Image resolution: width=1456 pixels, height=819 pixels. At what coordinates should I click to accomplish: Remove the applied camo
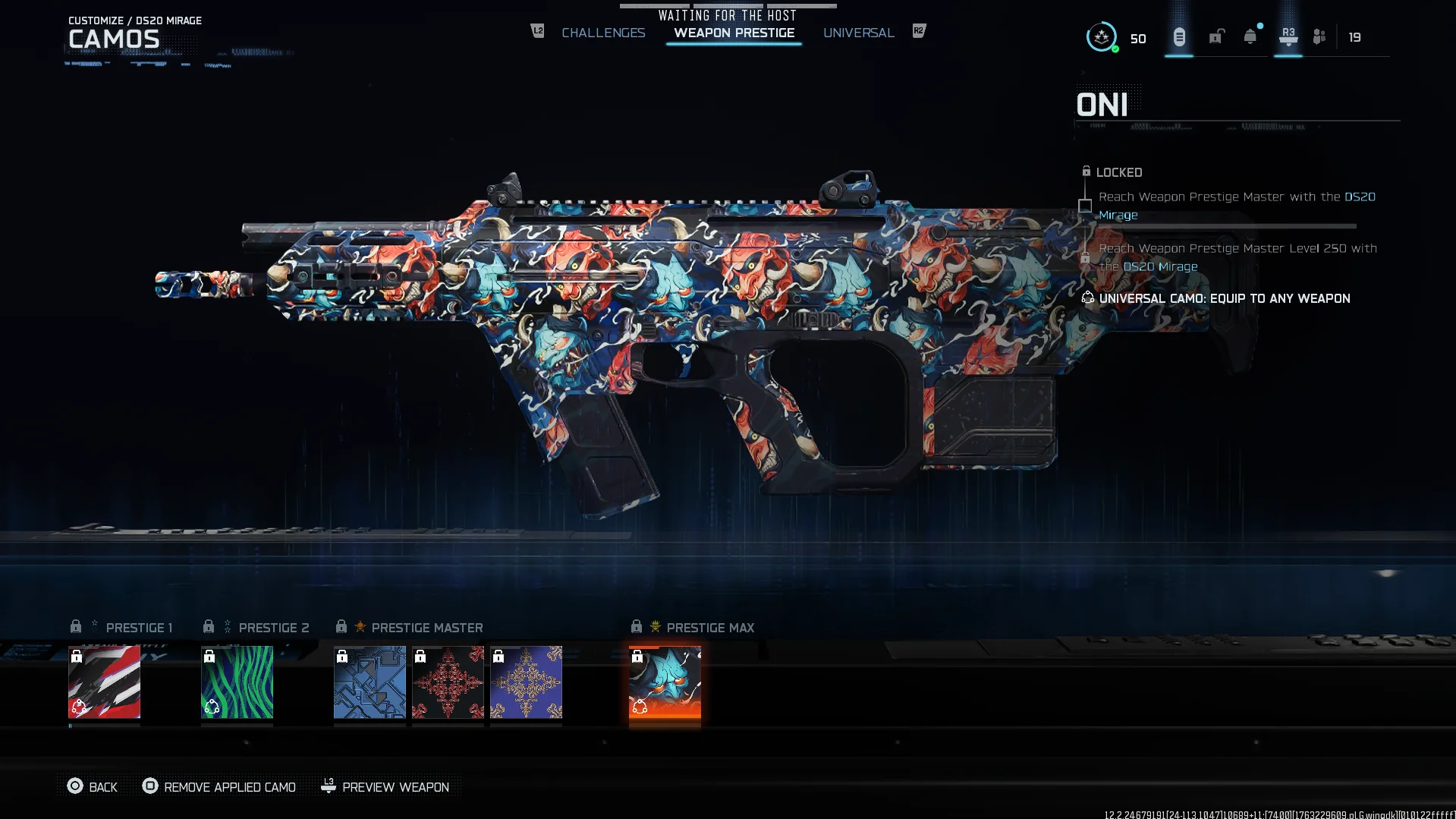[x=219, y=787]
